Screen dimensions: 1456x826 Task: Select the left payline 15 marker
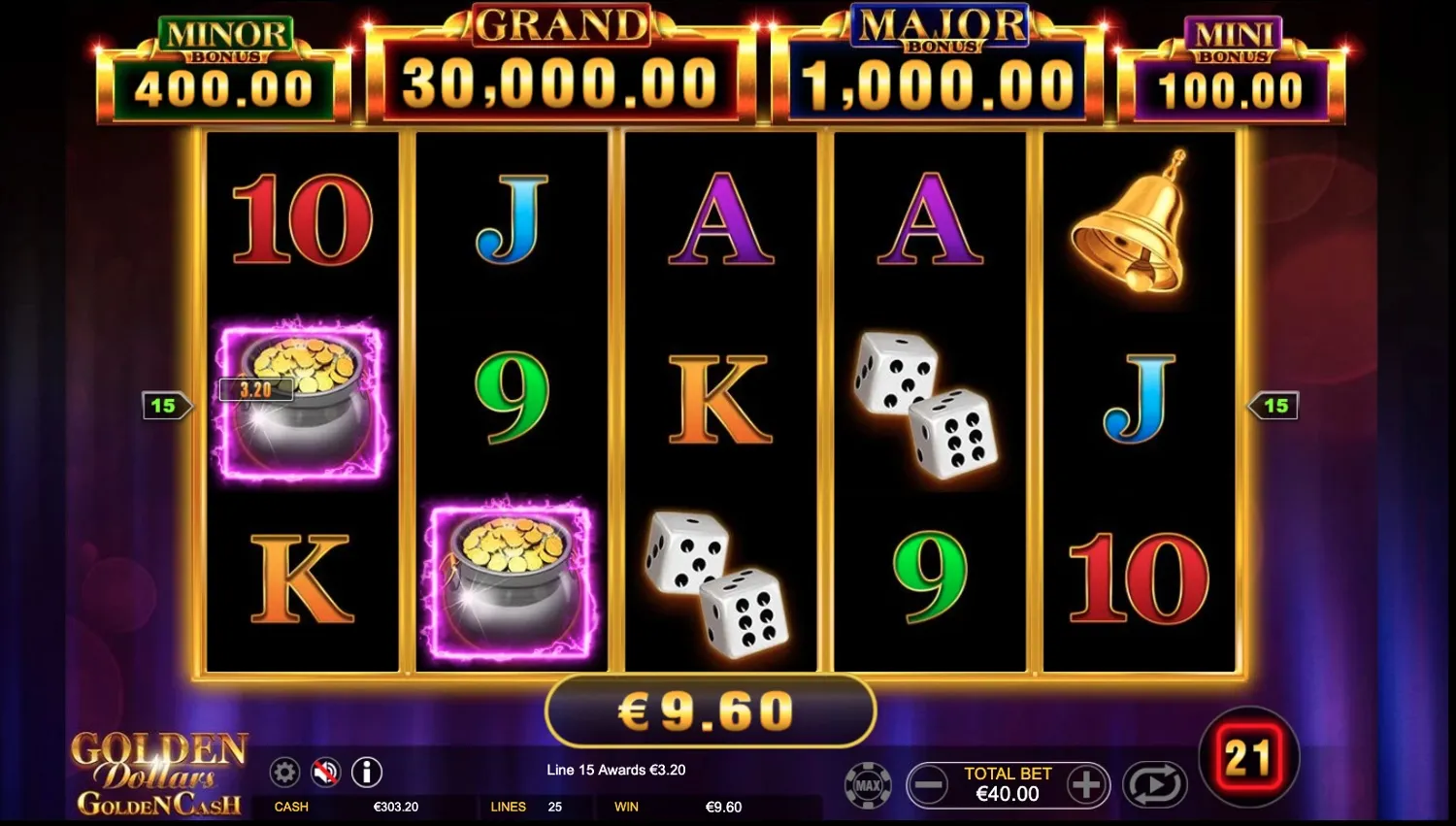165,405
